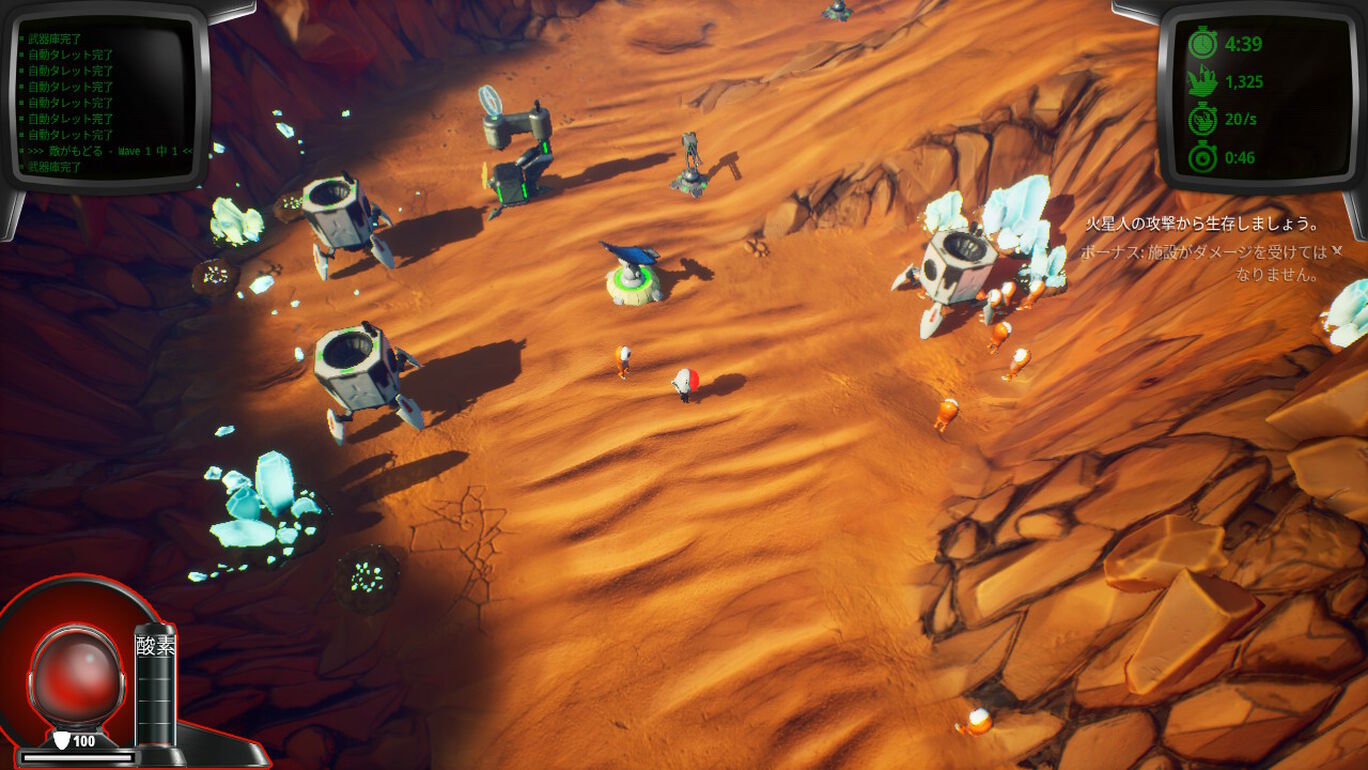Toggle the bullet beside the bottom 武器庫完了 entry
The image size is (1368, 770).
[x=22, y=165]
